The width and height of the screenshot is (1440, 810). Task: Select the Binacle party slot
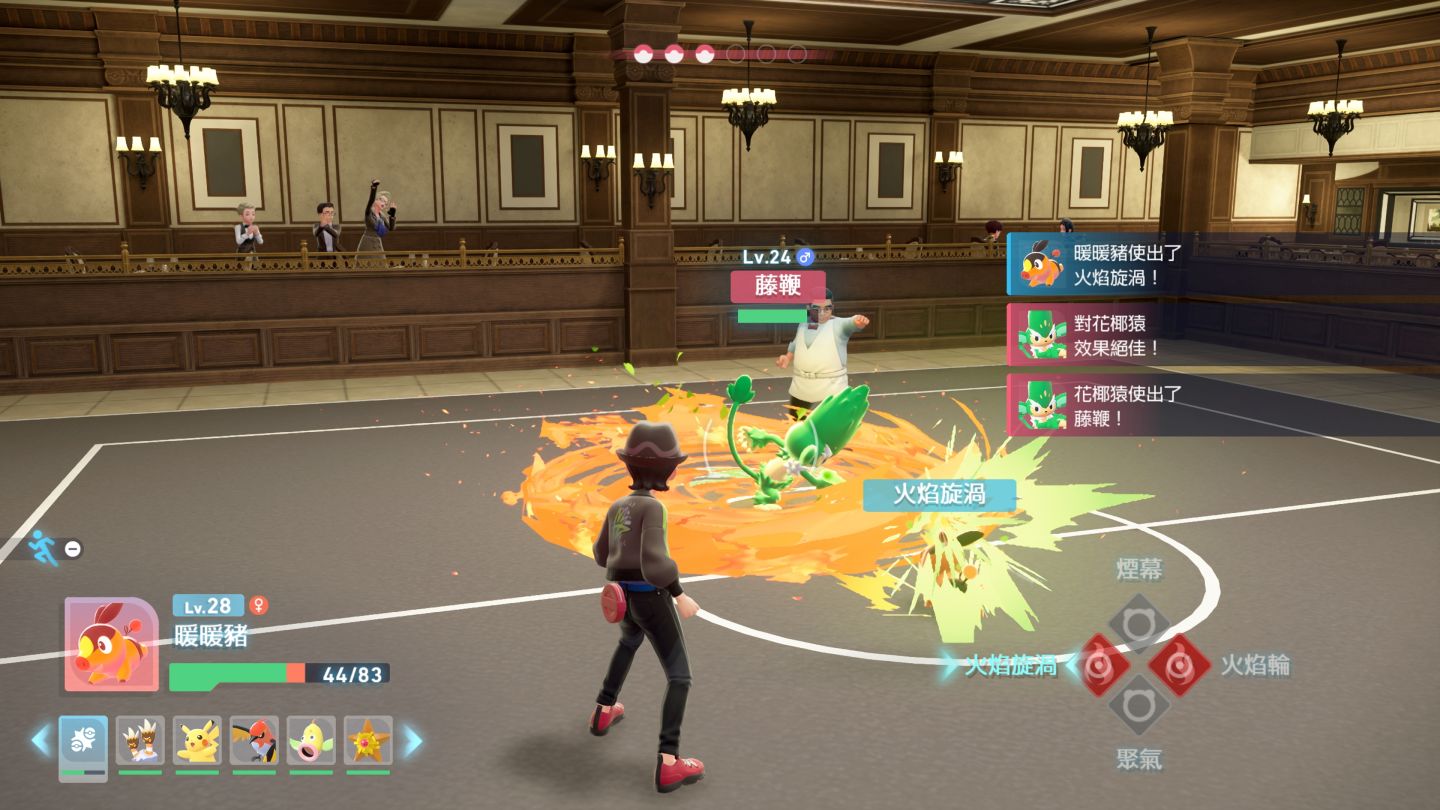coord(140,741)
